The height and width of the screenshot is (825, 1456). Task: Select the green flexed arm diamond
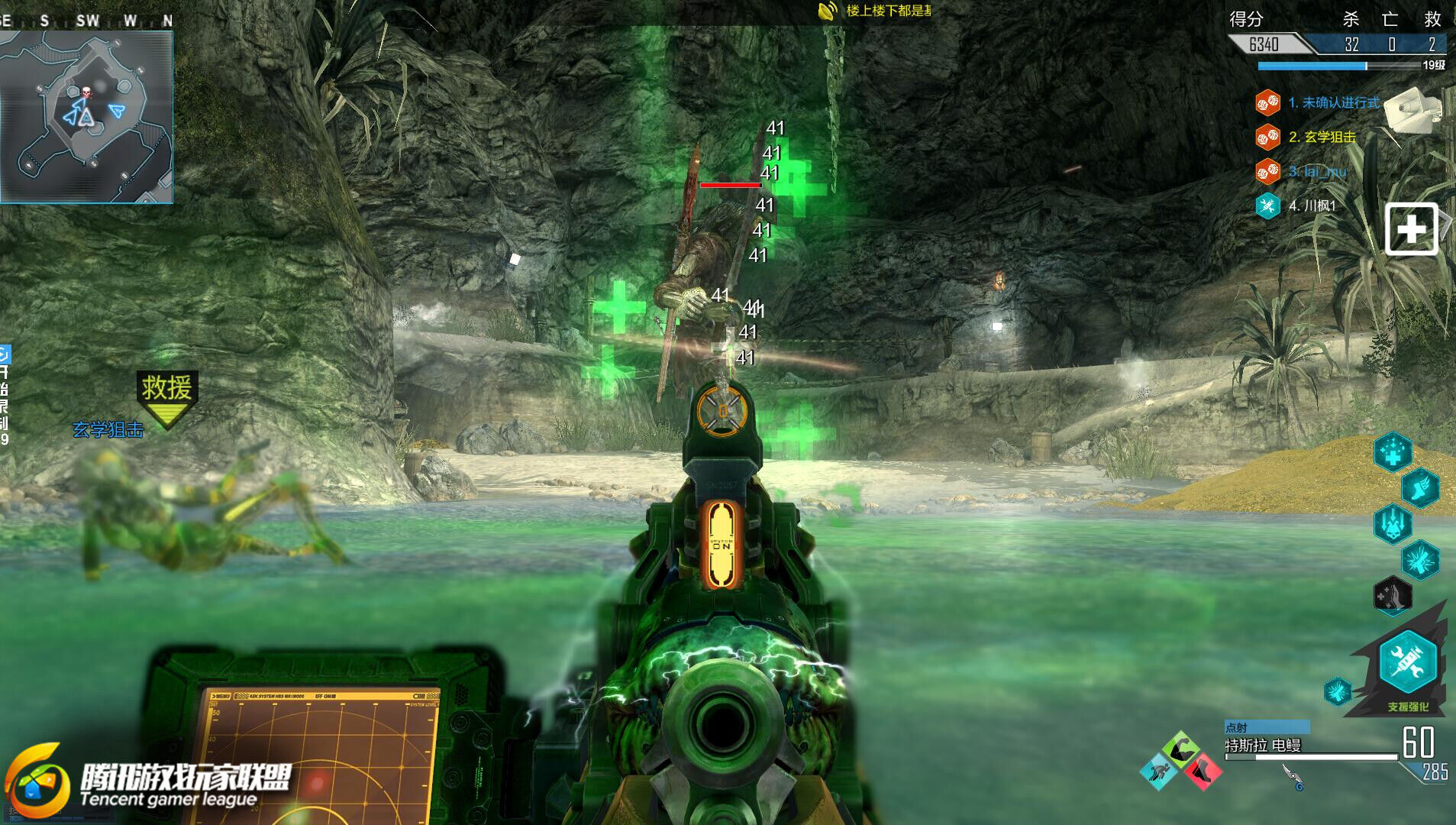tap(1180, 749)
